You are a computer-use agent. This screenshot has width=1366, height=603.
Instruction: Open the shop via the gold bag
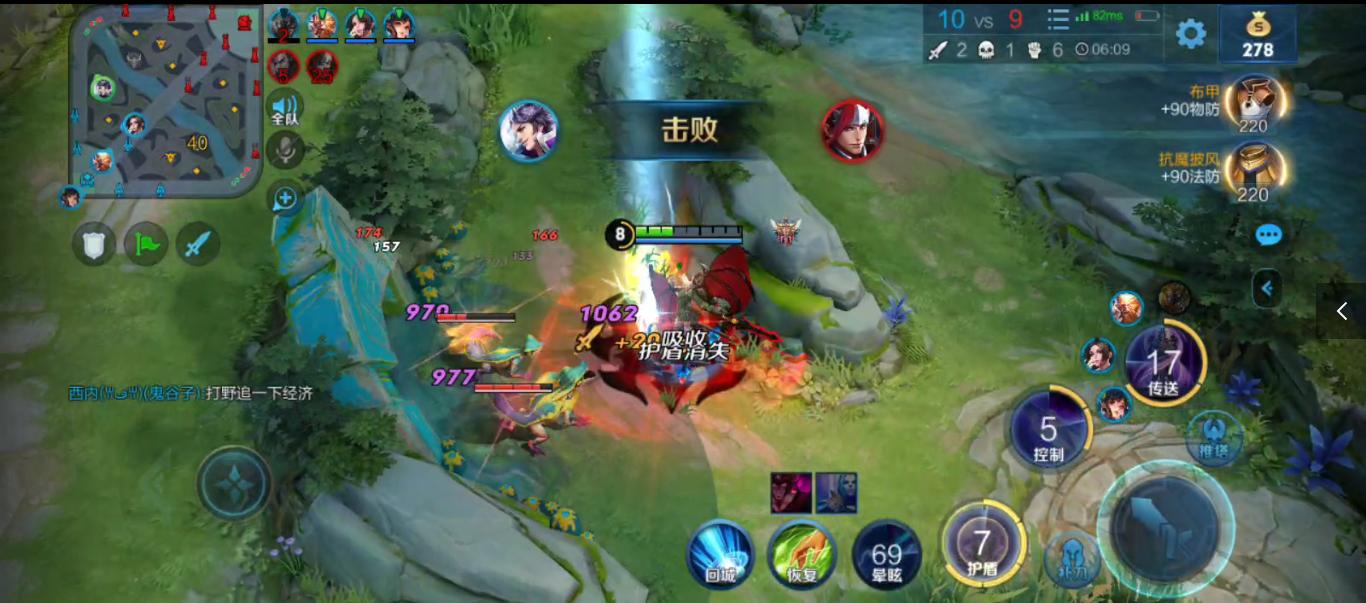(1257, 34)
